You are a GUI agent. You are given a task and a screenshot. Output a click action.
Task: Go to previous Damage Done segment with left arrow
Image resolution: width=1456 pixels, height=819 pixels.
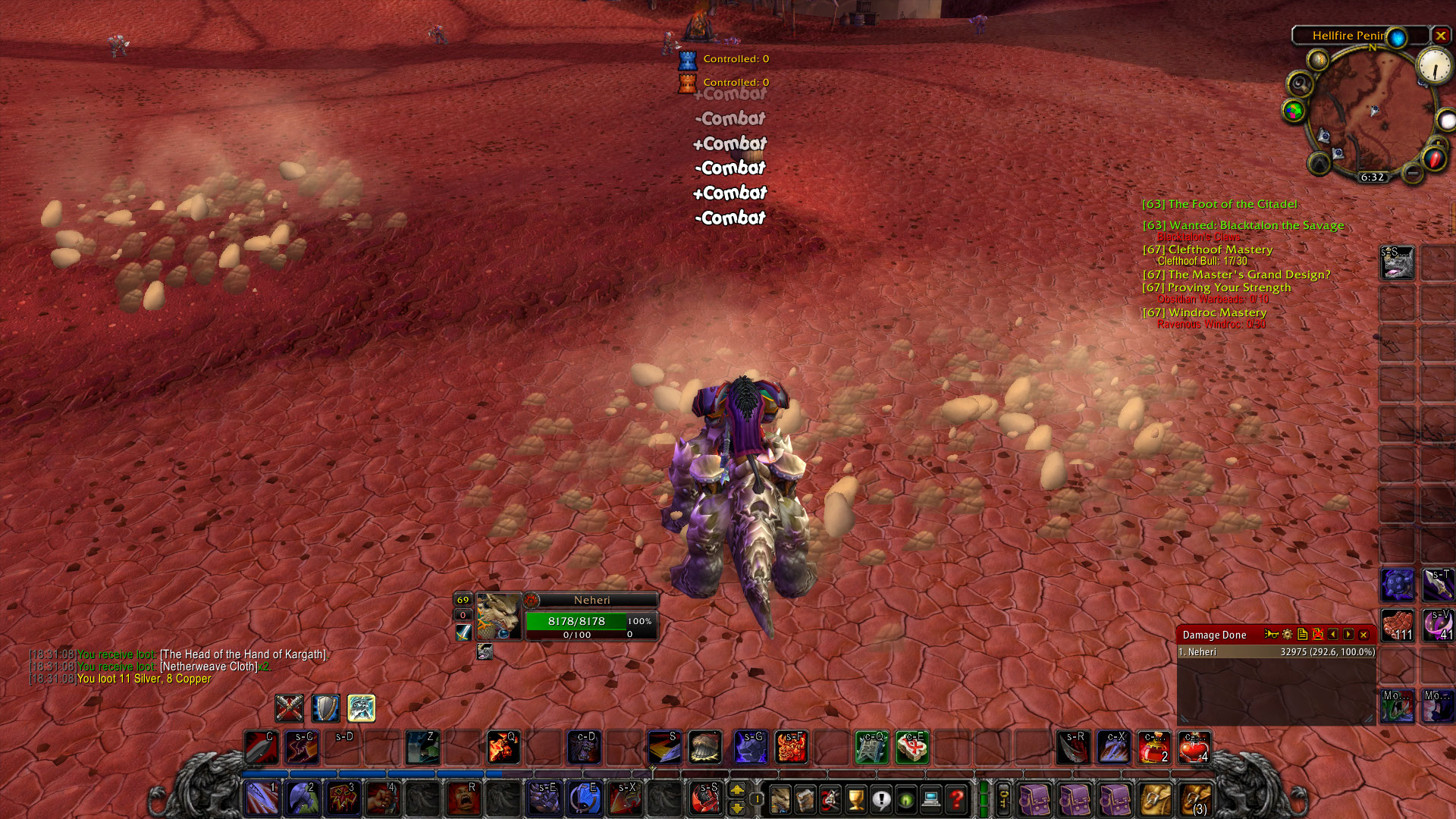coord(1333,634)
